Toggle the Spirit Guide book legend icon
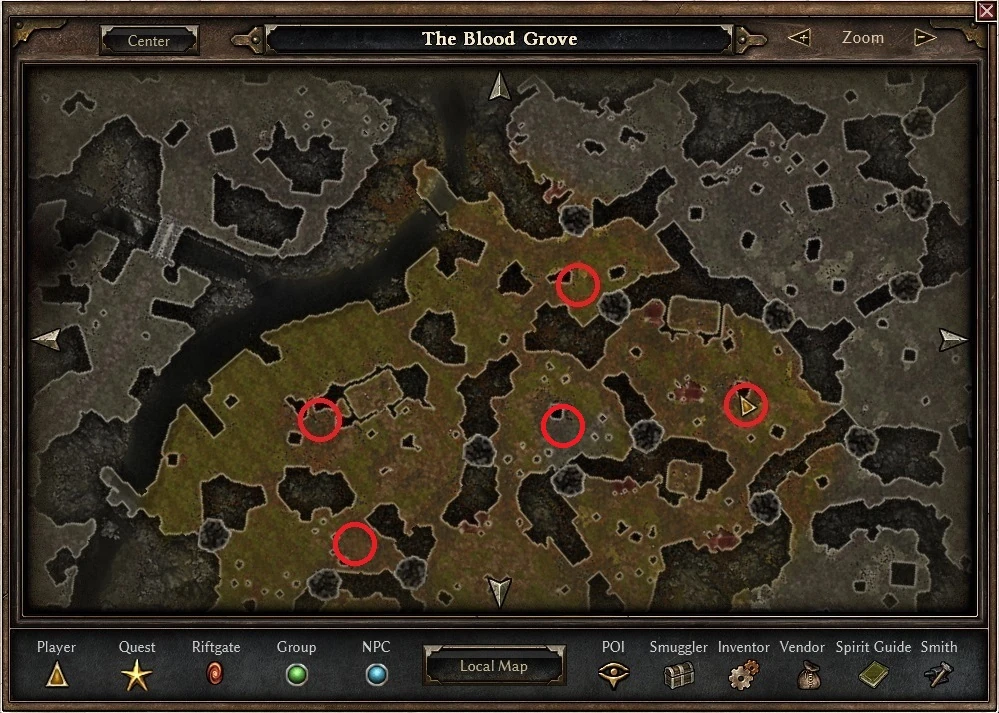Screen dimensions: 999x713 (873, 675)
